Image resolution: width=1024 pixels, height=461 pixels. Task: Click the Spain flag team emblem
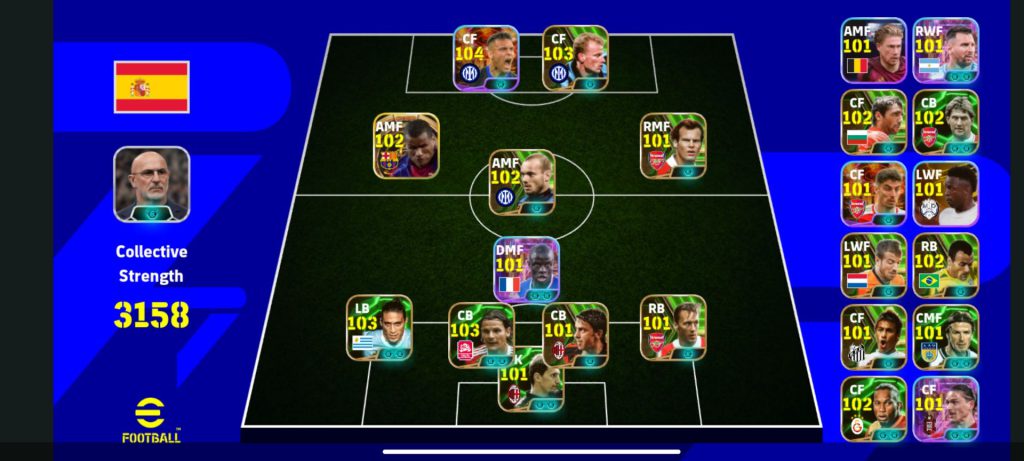coord(151,86)
